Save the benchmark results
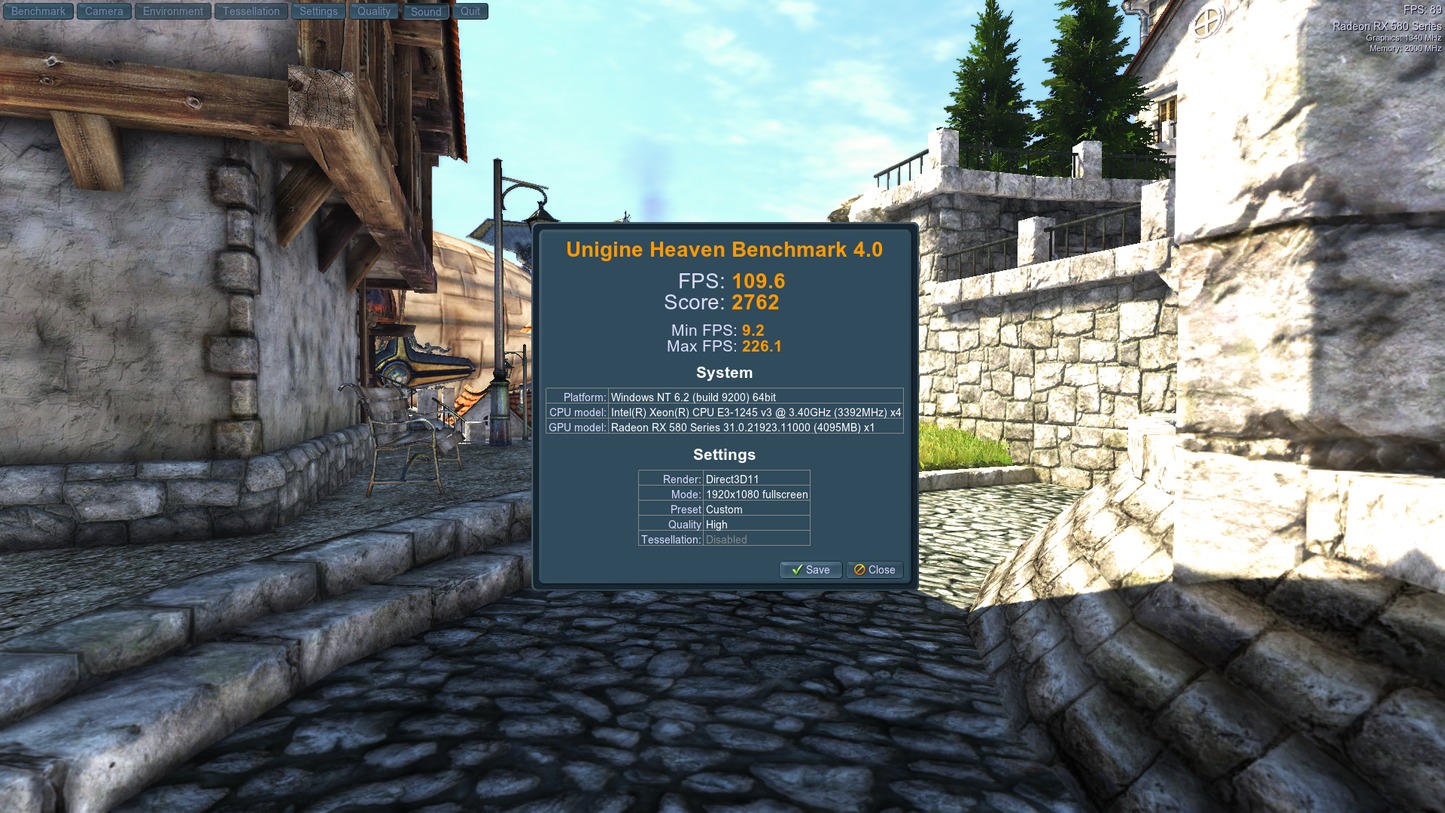The image size is (1445, 813). (810, 570)
